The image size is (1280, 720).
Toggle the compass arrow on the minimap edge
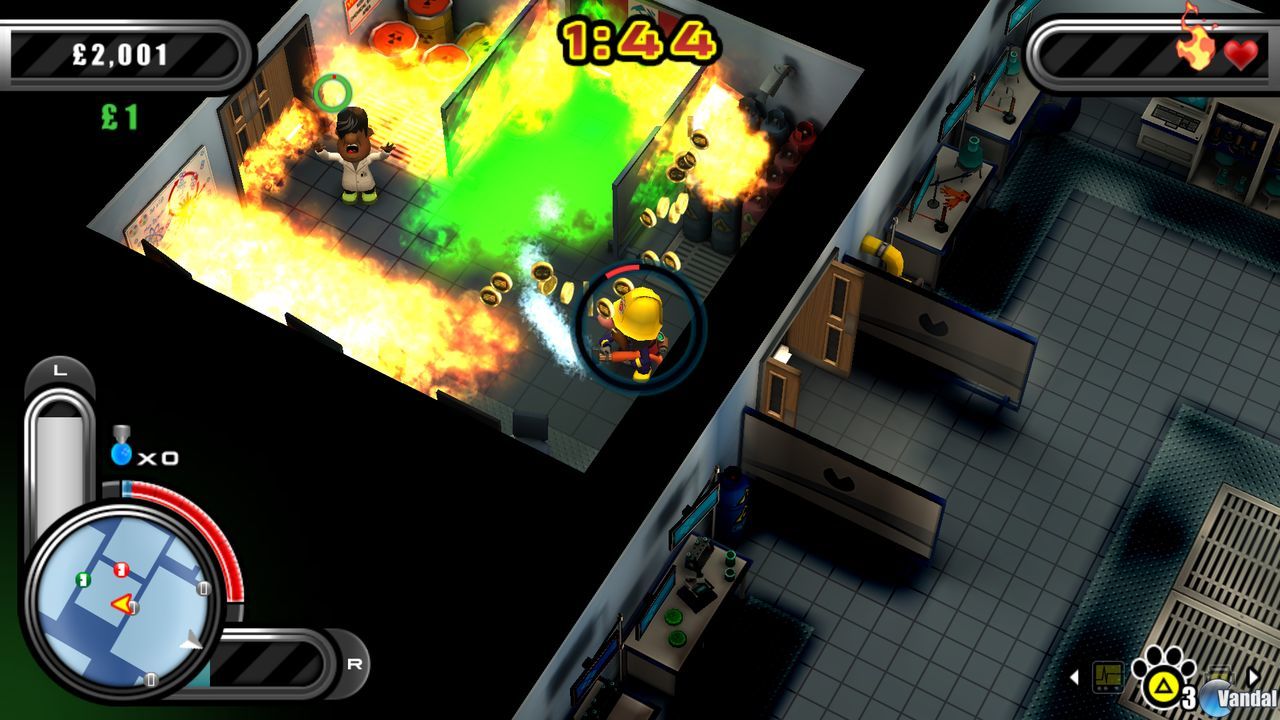click(190, 641)
